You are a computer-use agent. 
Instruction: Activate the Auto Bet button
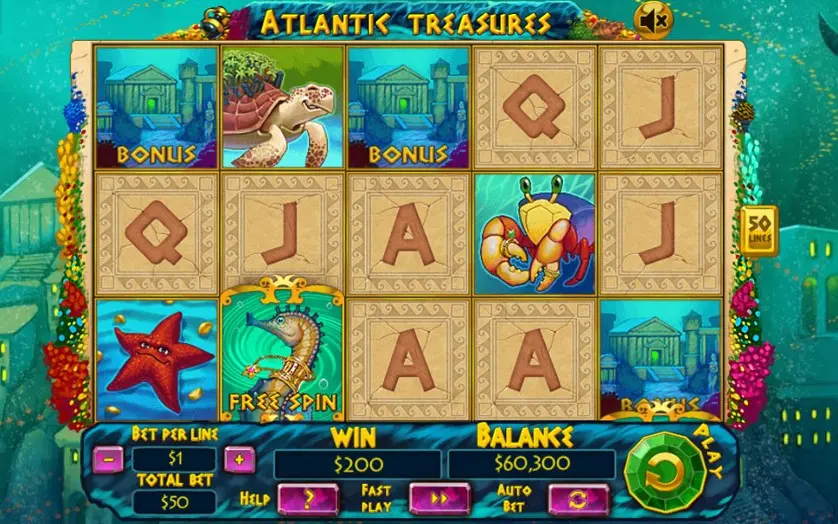point(578,497)
